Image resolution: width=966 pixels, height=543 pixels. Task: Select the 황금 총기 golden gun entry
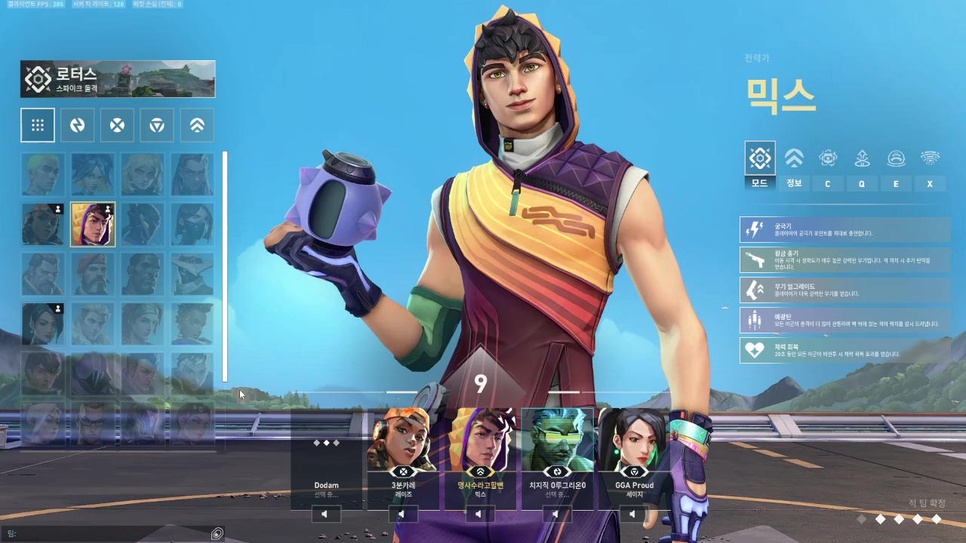click(845, 260)
